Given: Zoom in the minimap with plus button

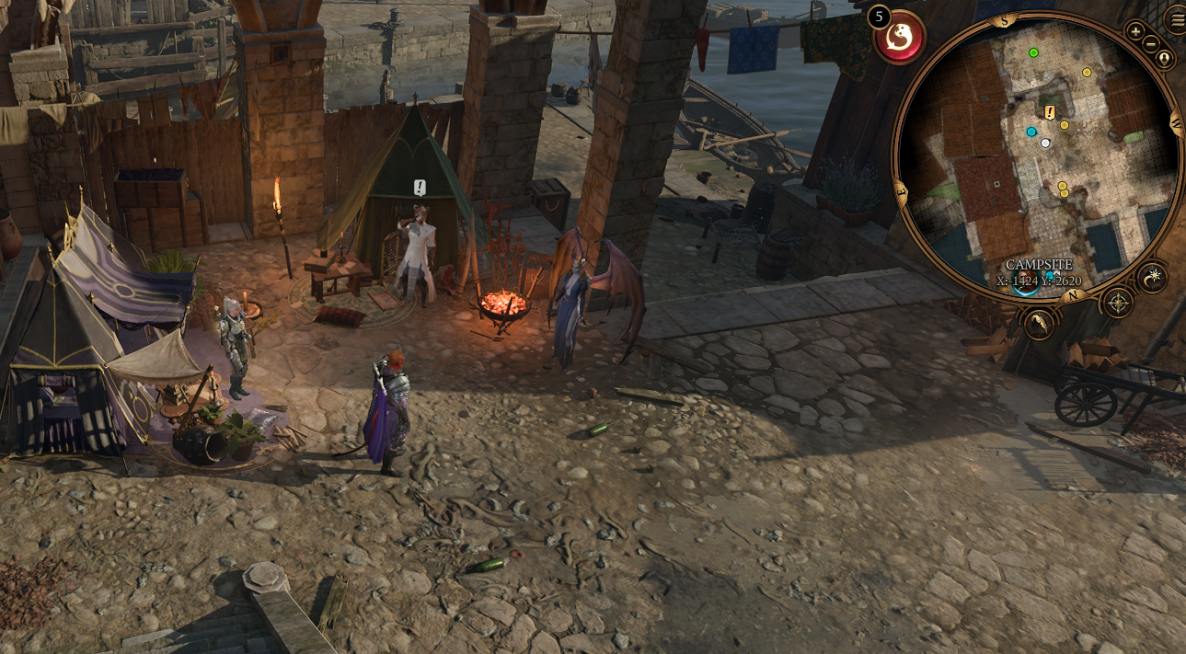Looking at the screenshot, I should [x=1136, y=31].
